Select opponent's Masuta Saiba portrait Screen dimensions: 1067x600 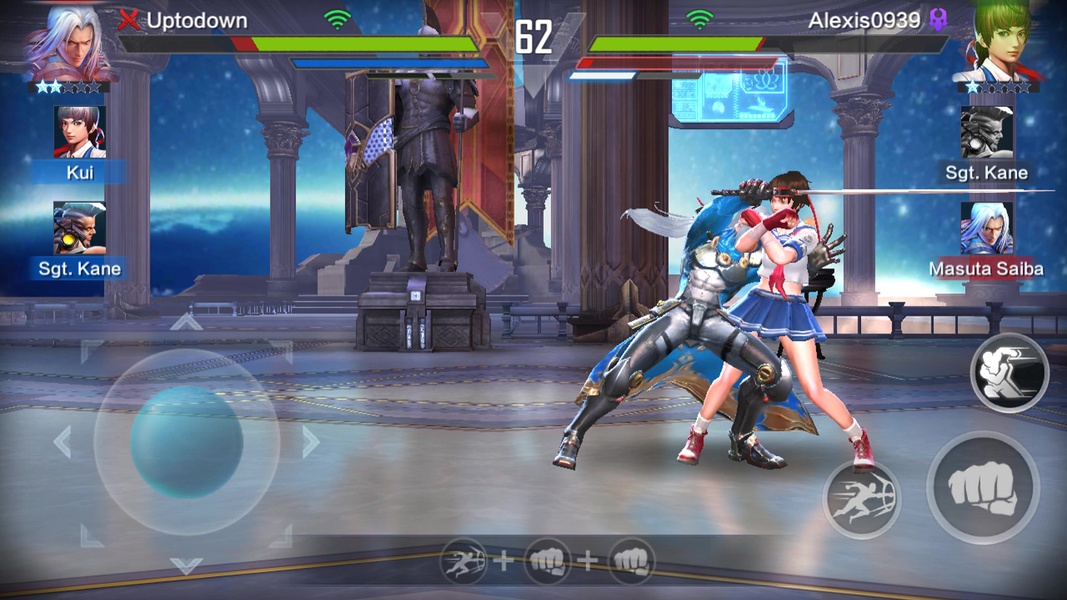pos(986,229)
